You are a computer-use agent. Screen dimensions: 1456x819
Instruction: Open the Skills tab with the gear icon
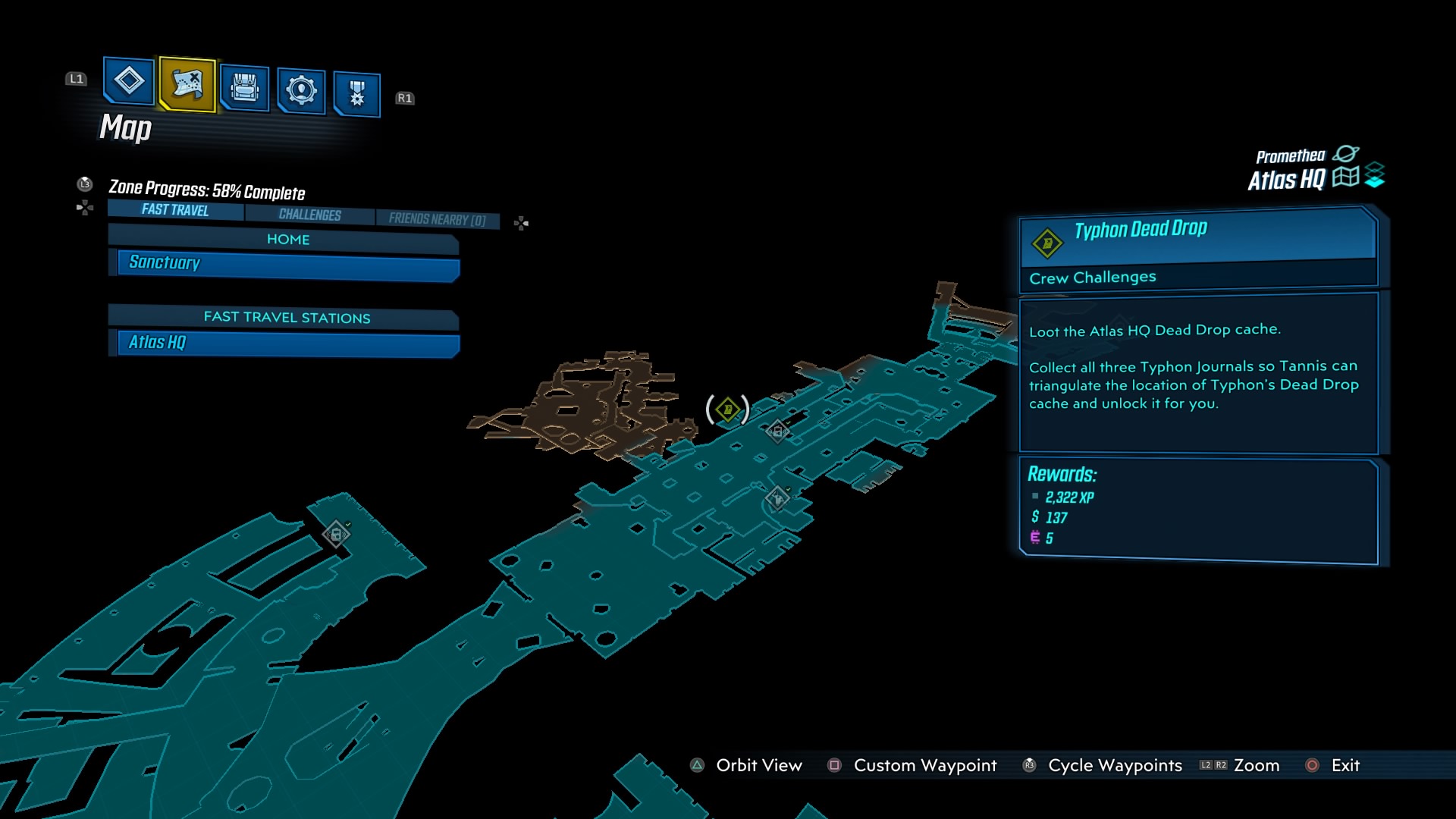click(x=301, y=91)
